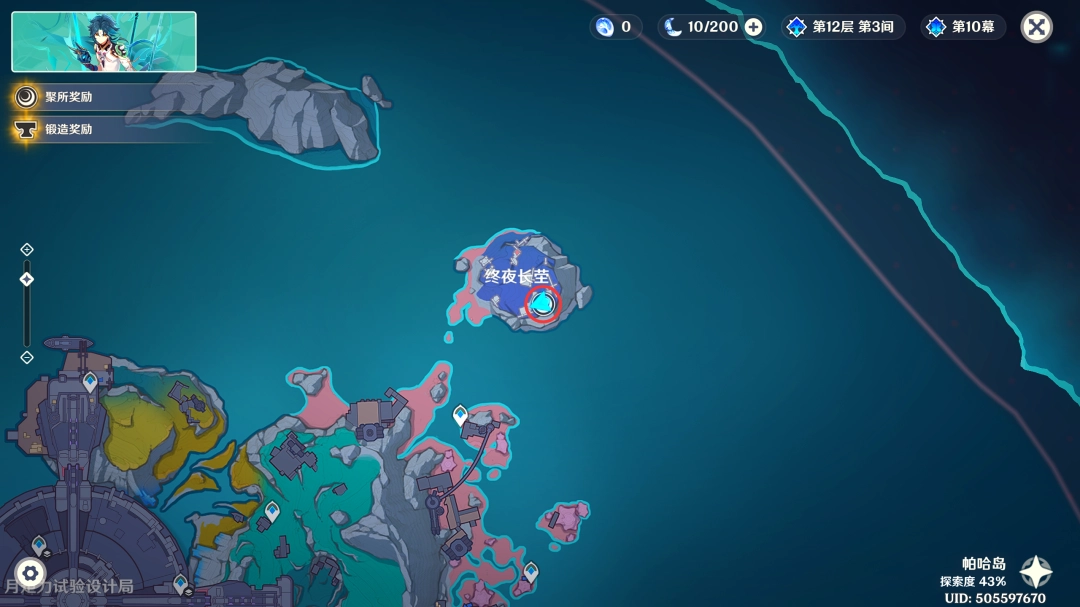The height and width of the screenshot is (607, 1080).
Task: Select the red-circled marker at 终夜长茔
Action: (542, 303)
